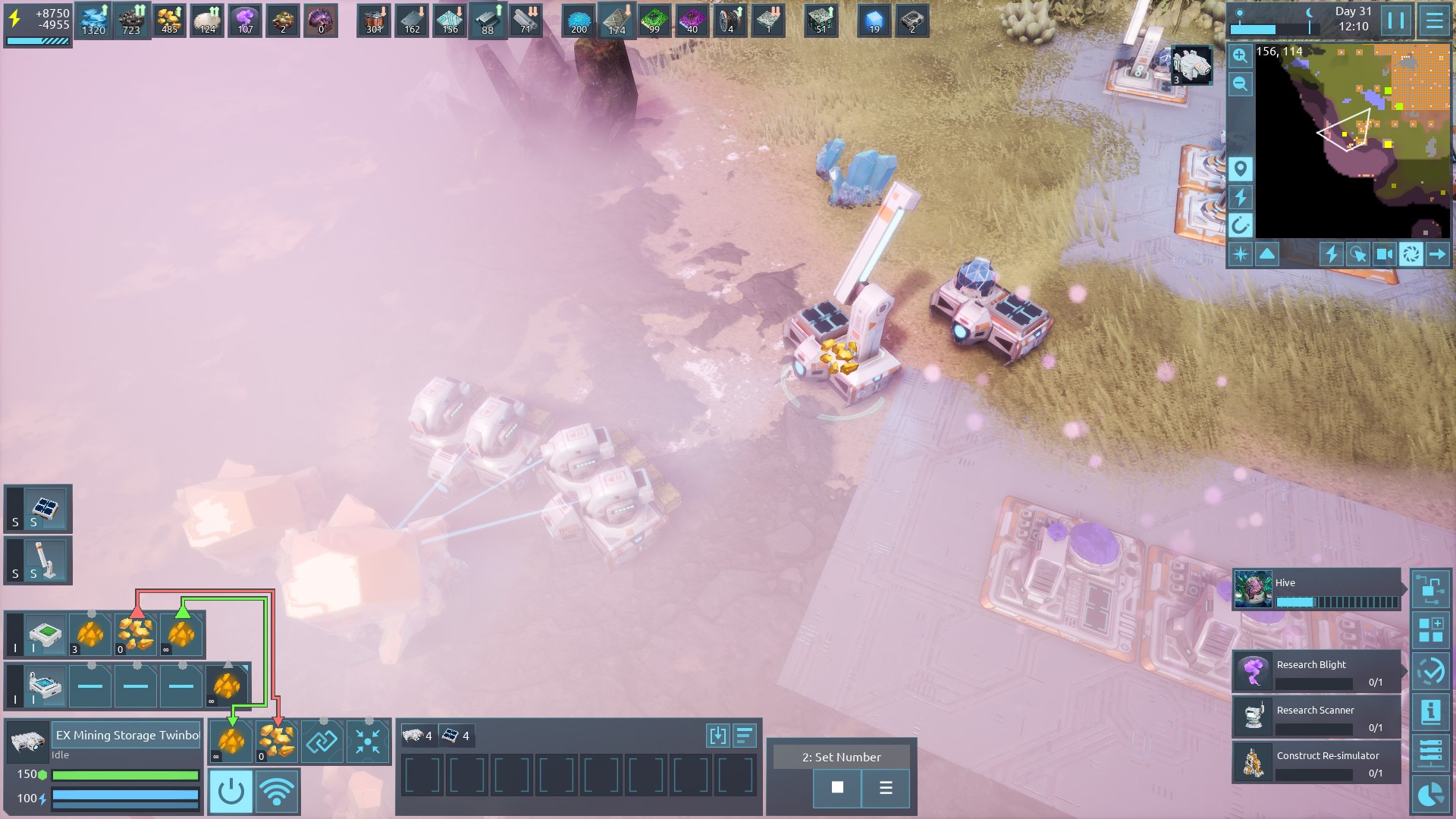This screenshot has width=1456, height=819.
Task: Open the main hamburger menu
Action: coord(1434,20)
